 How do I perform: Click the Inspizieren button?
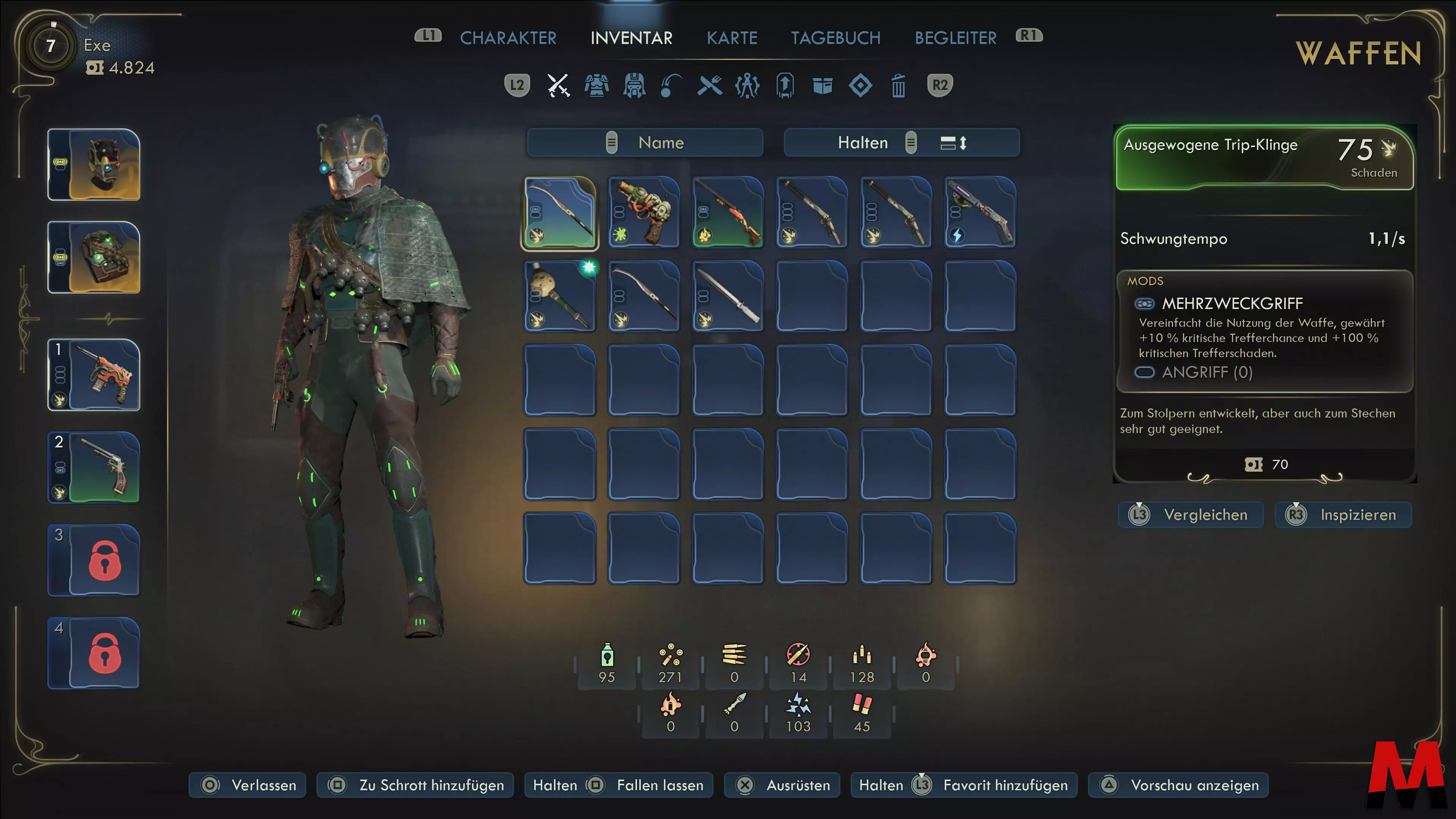coord(1343,515)
